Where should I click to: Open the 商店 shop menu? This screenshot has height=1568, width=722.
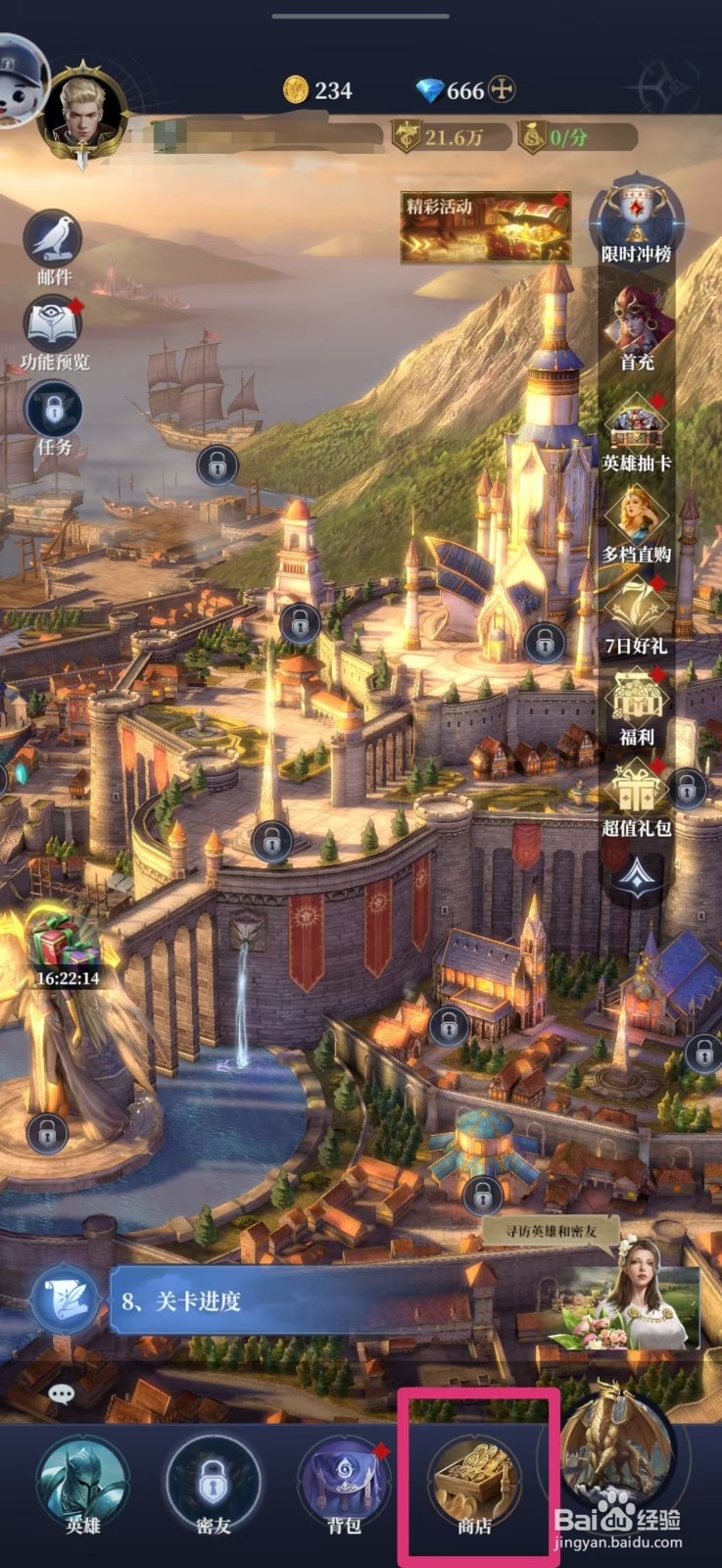(x=475, y=1482)
